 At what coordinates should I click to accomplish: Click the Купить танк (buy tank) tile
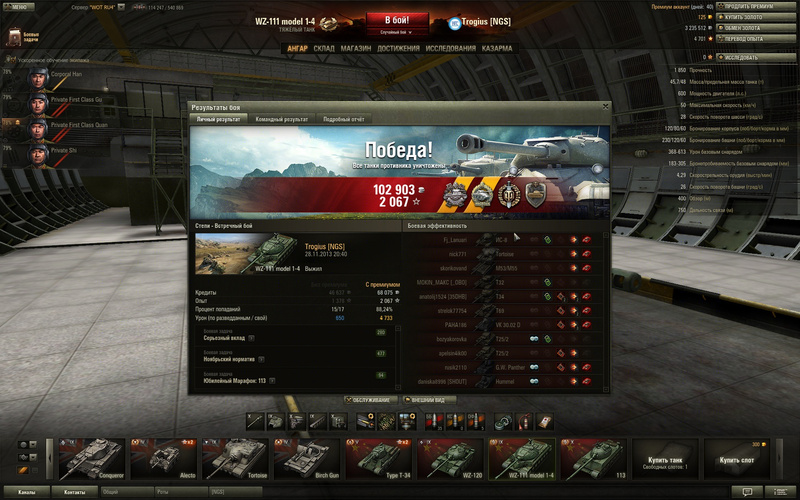click(x=665, y=459)
